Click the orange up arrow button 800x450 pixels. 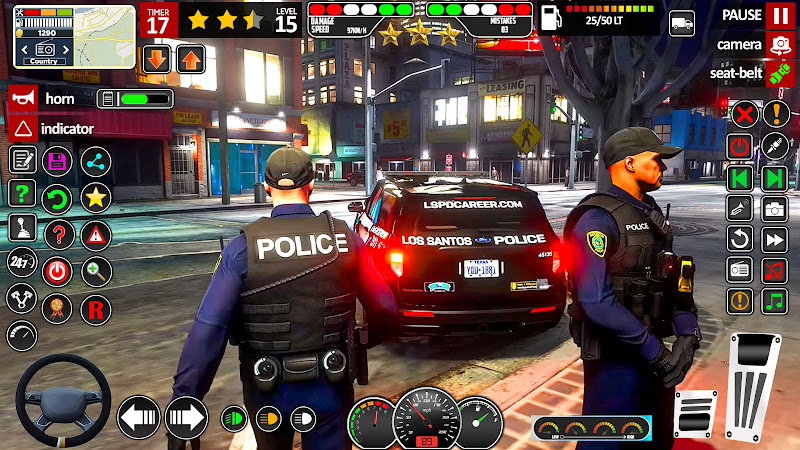coord(190,58)
